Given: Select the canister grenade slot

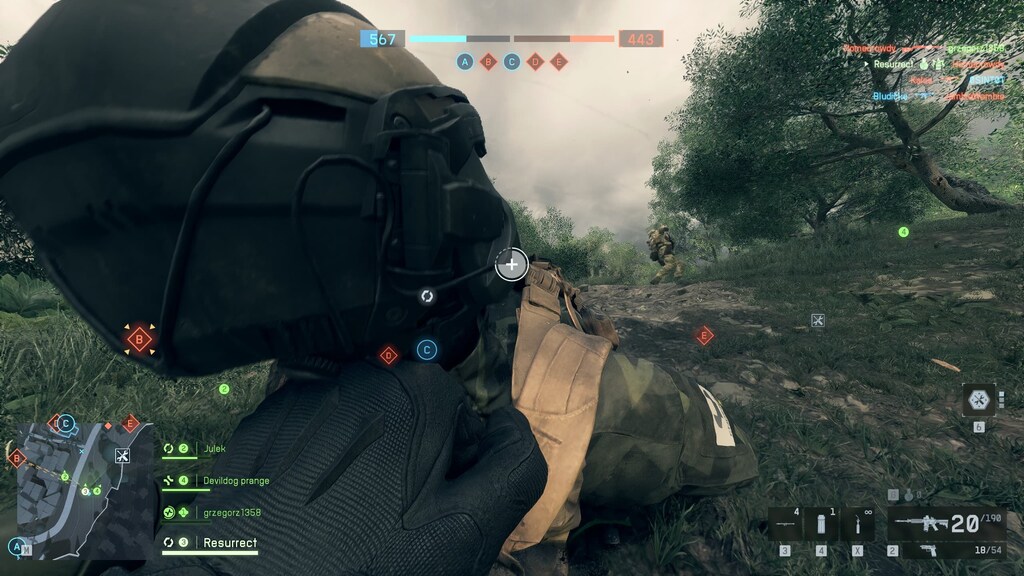Looking at the screenshot, I should (821, 524).
